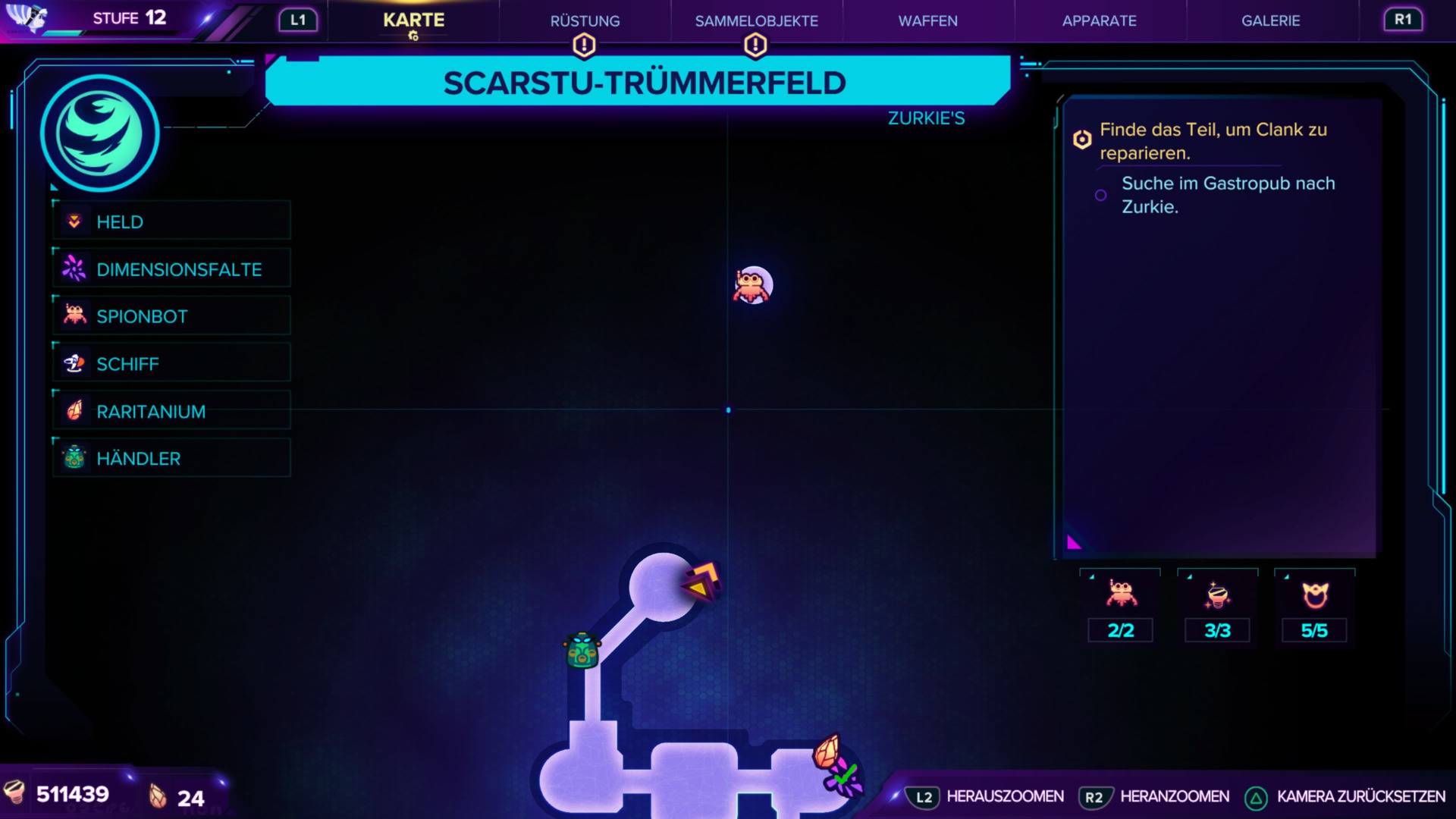Viewport: 1456px width, 819px height.
Task: Select the Waffen tab
Action: (x=927, y=21)
